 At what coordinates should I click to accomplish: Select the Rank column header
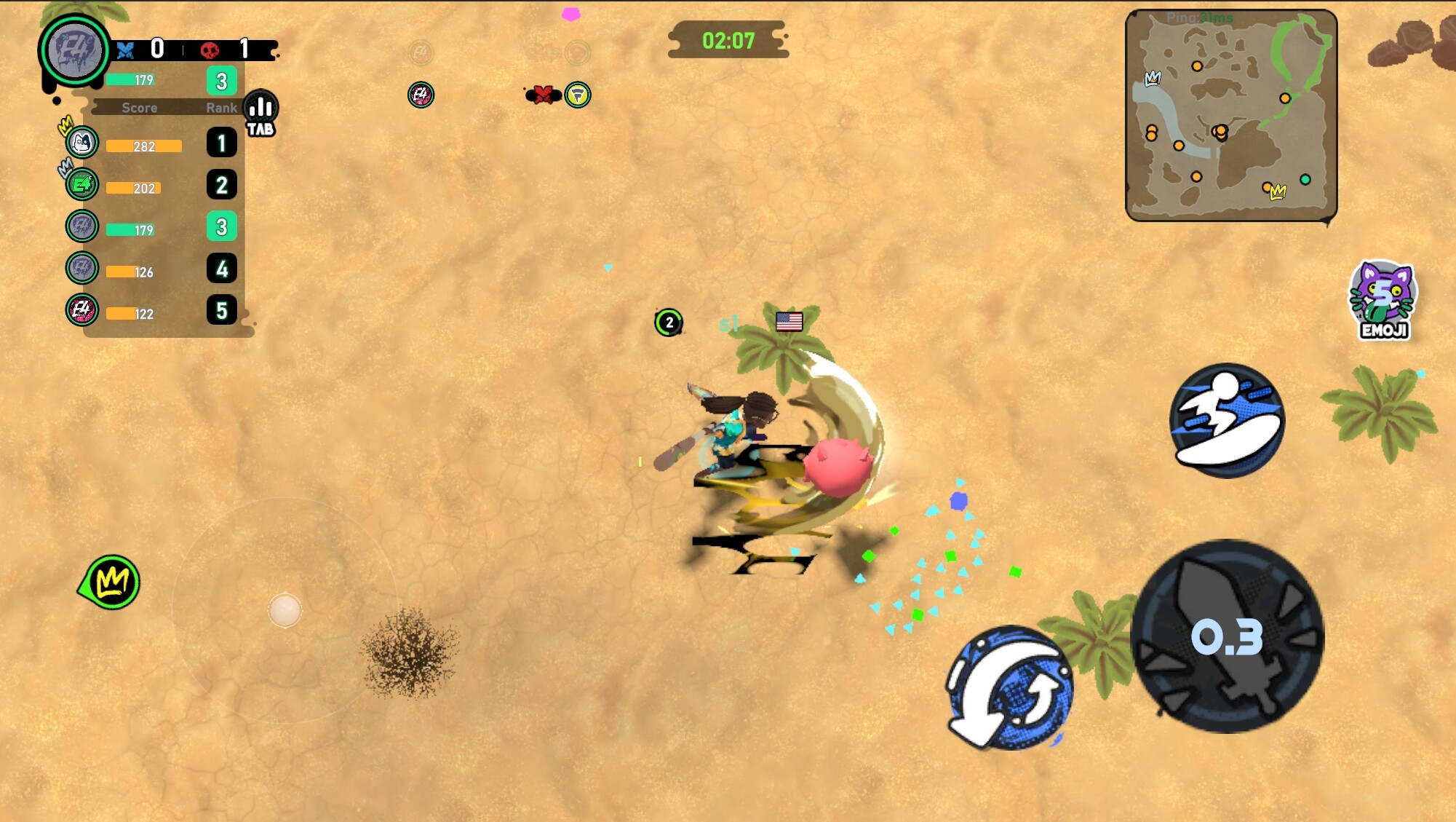click(x=221, y=108)
